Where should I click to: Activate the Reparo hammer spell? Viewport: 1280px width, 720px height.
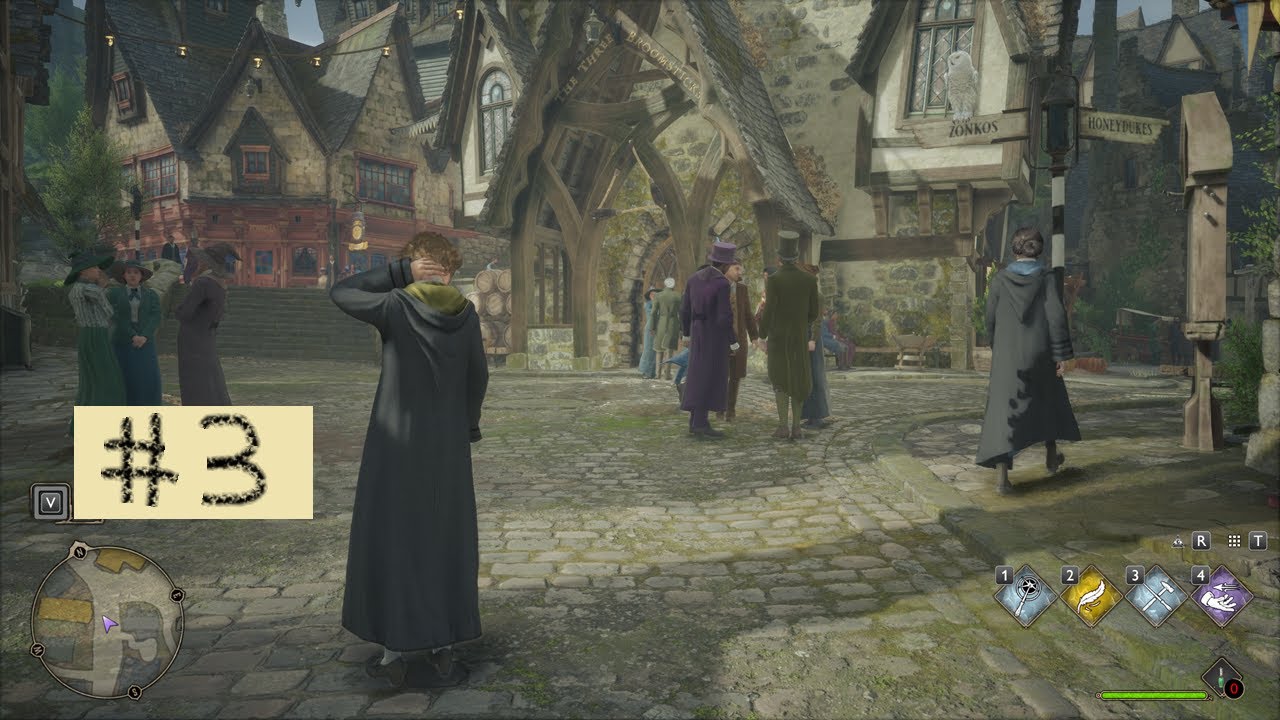[x=1156, y=598]
